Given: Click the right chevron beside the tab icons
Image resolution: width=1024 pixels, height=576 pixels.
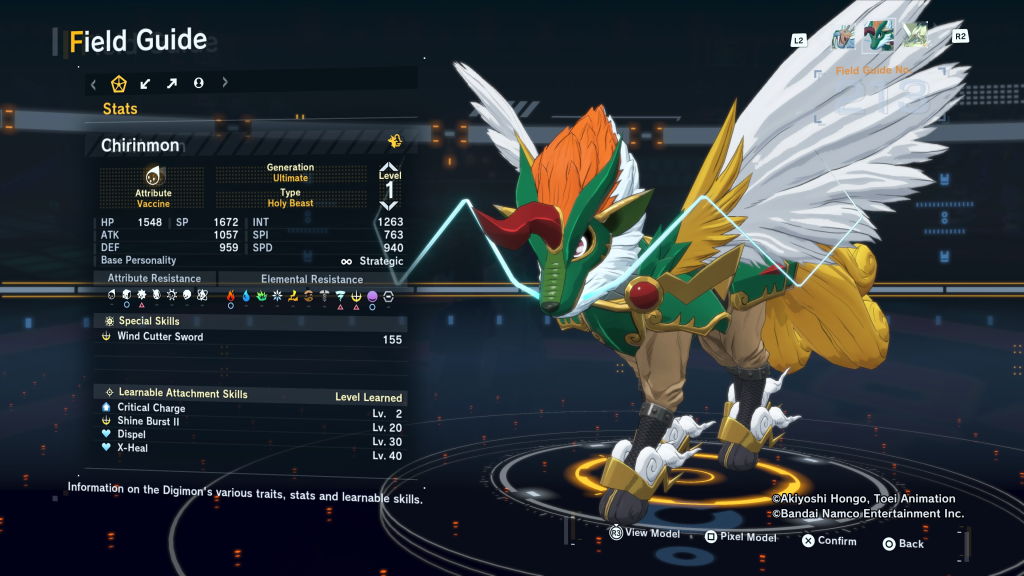Looking at the screenshot, I should coord(224,83).
